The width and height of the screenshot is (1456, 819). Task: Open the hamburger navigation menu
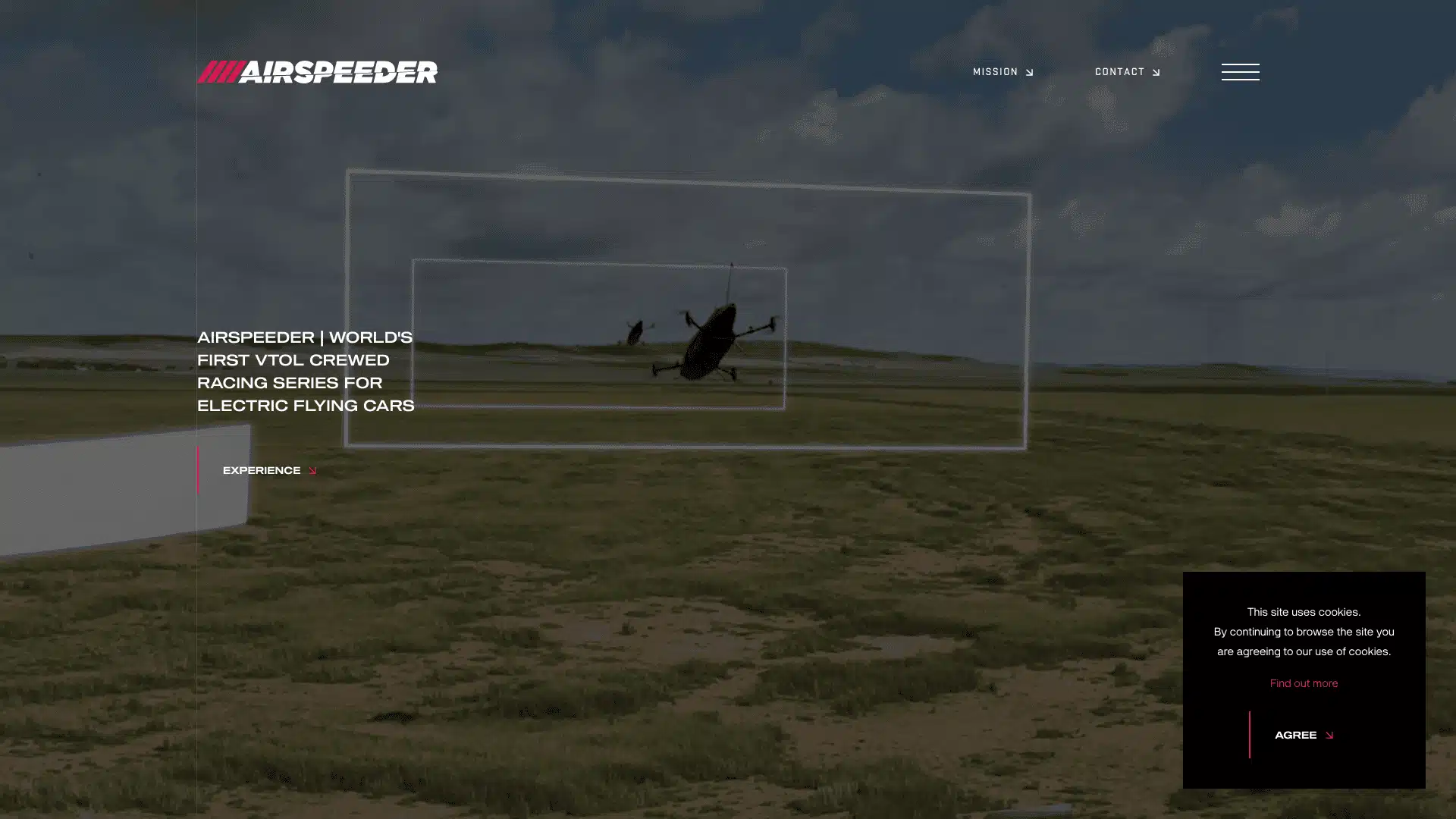pos(1240,72)
